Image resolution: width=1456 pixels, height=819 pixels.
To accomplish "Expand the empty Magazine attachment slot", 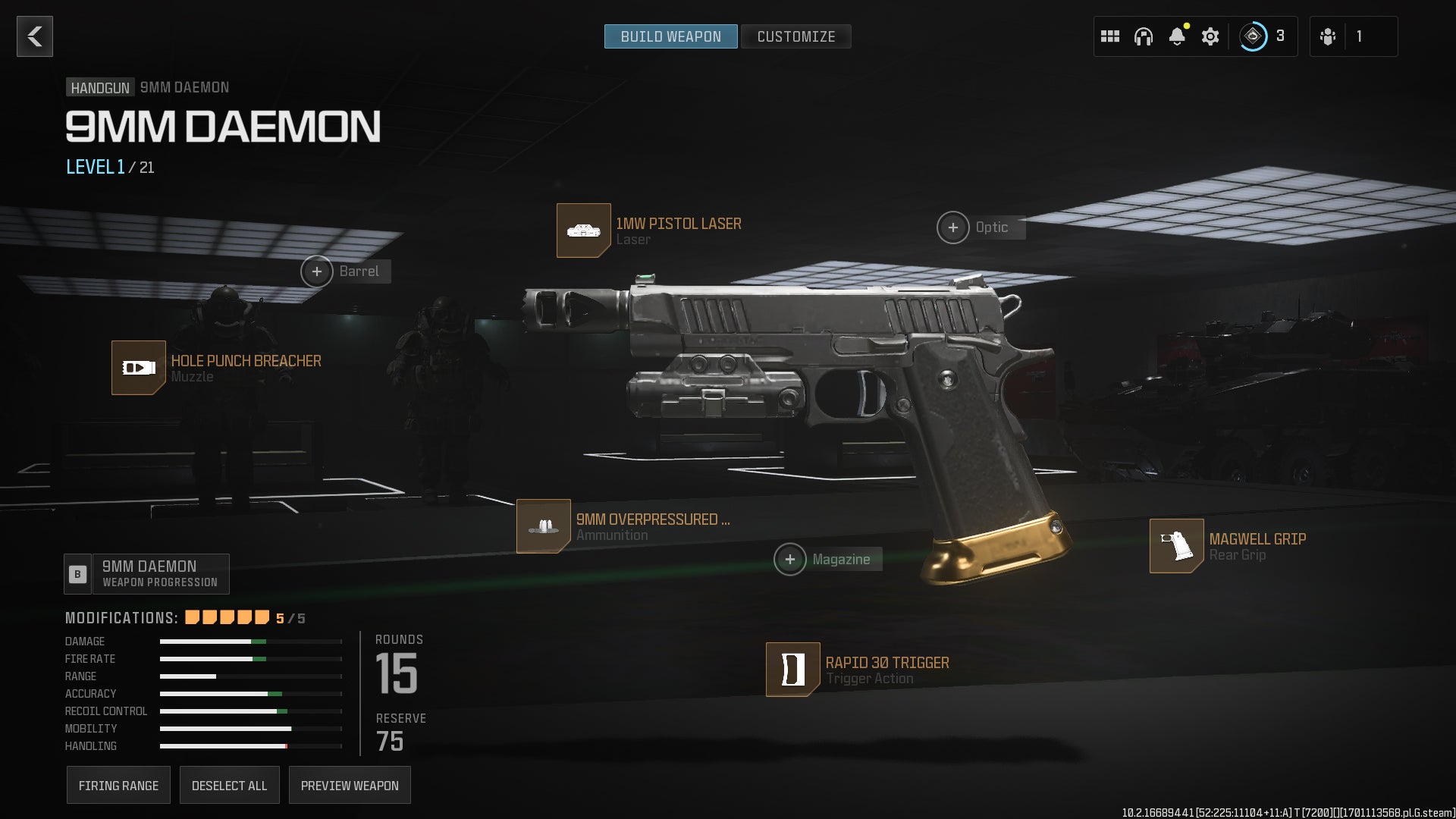I will pos(792,559).
